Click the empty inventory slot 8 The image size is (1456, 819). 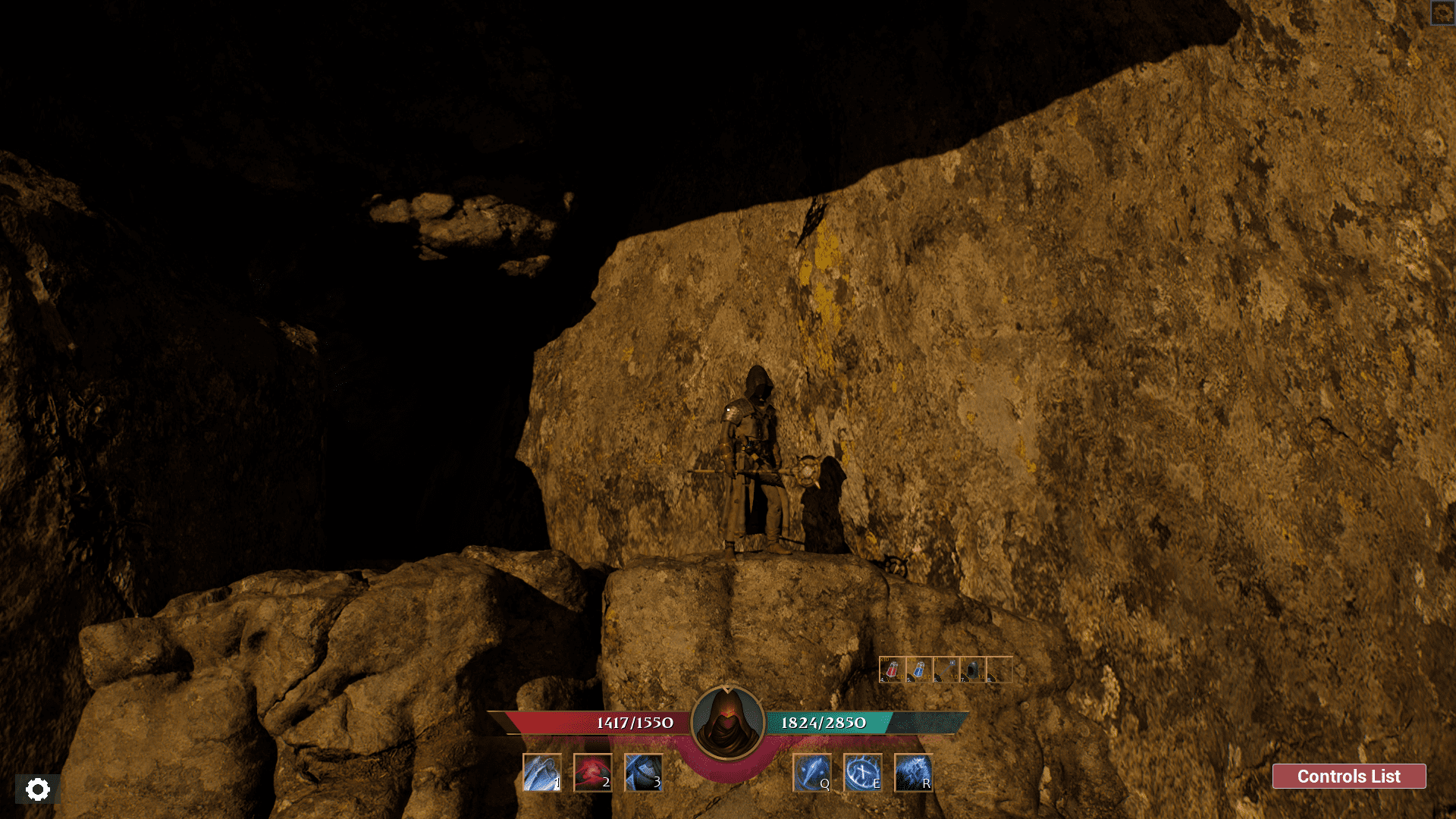tap(999, 670)
